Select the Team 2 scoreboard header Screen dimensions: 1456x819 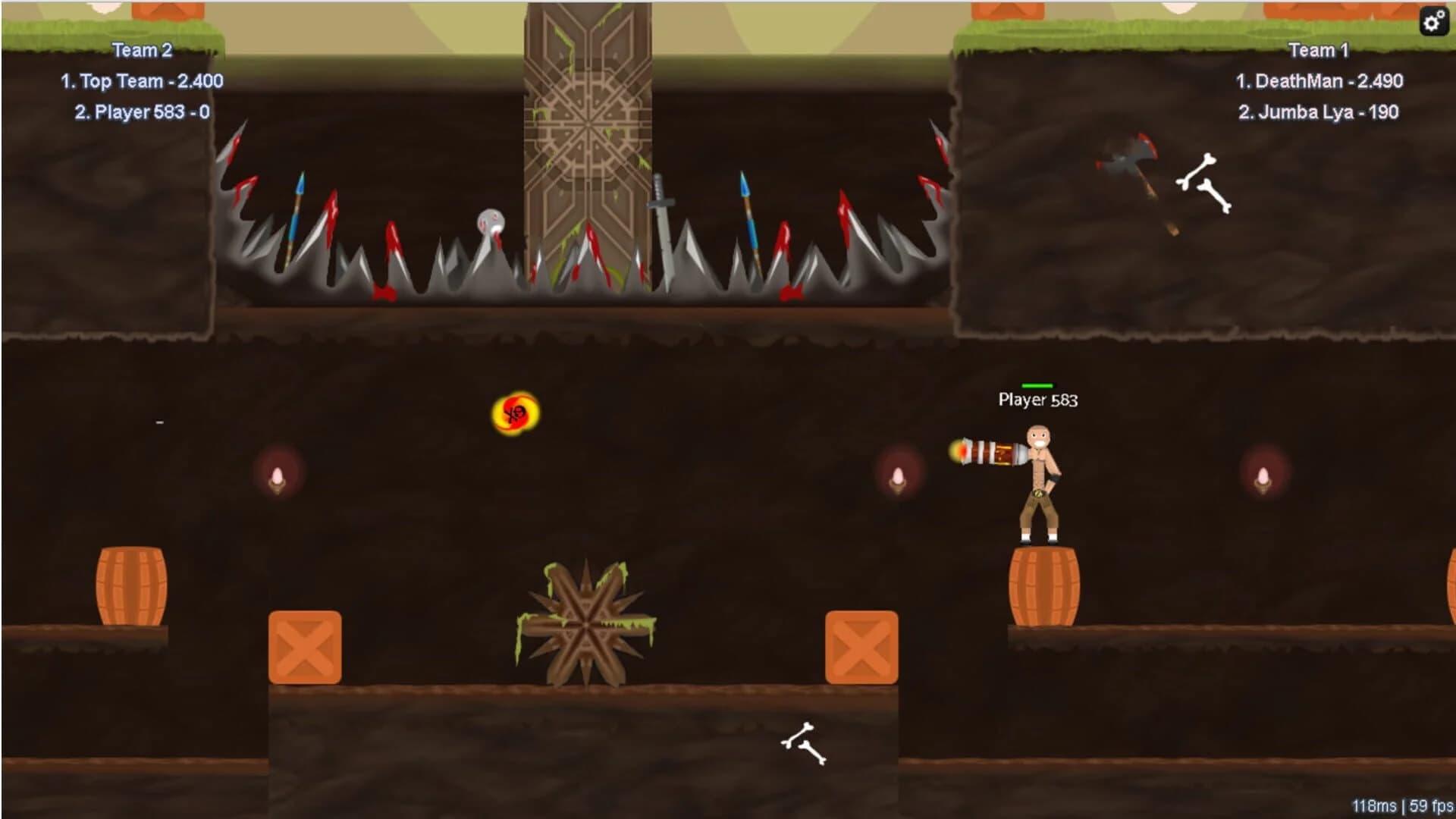click(141, 50)
